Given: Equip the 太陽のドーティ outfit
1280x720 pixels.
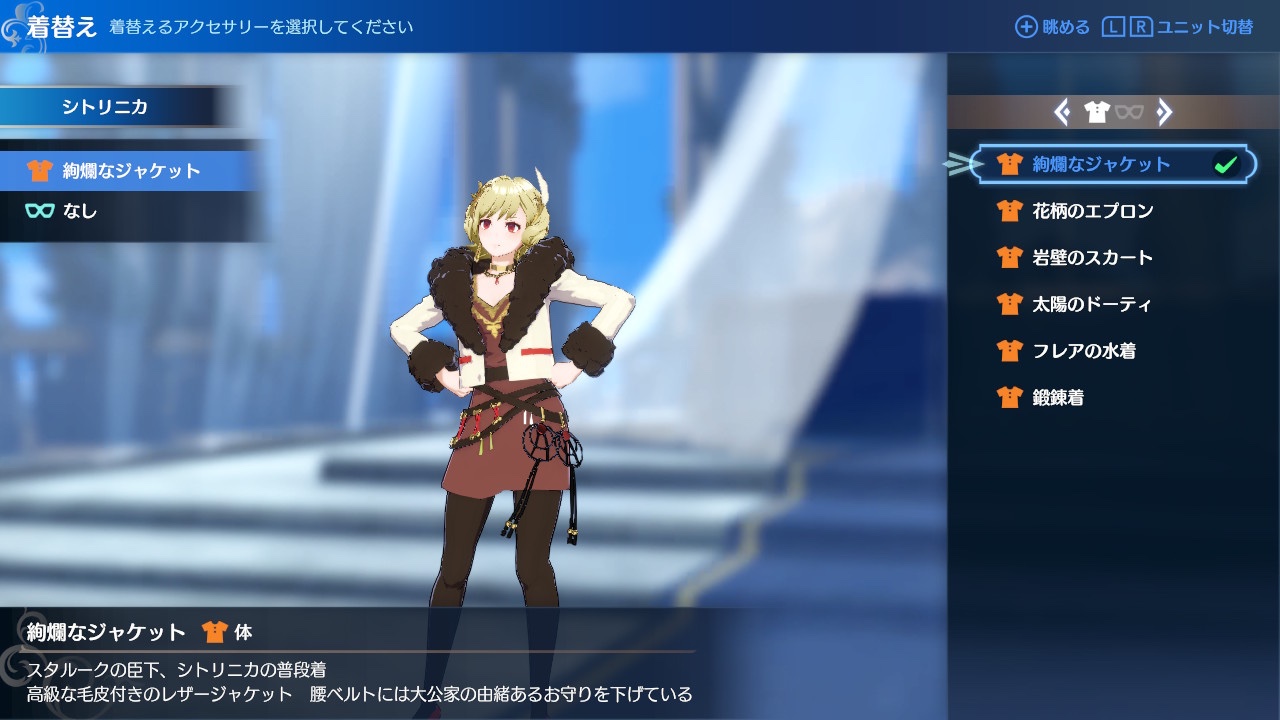Looking at the screenshot, I should [1091, 304].
